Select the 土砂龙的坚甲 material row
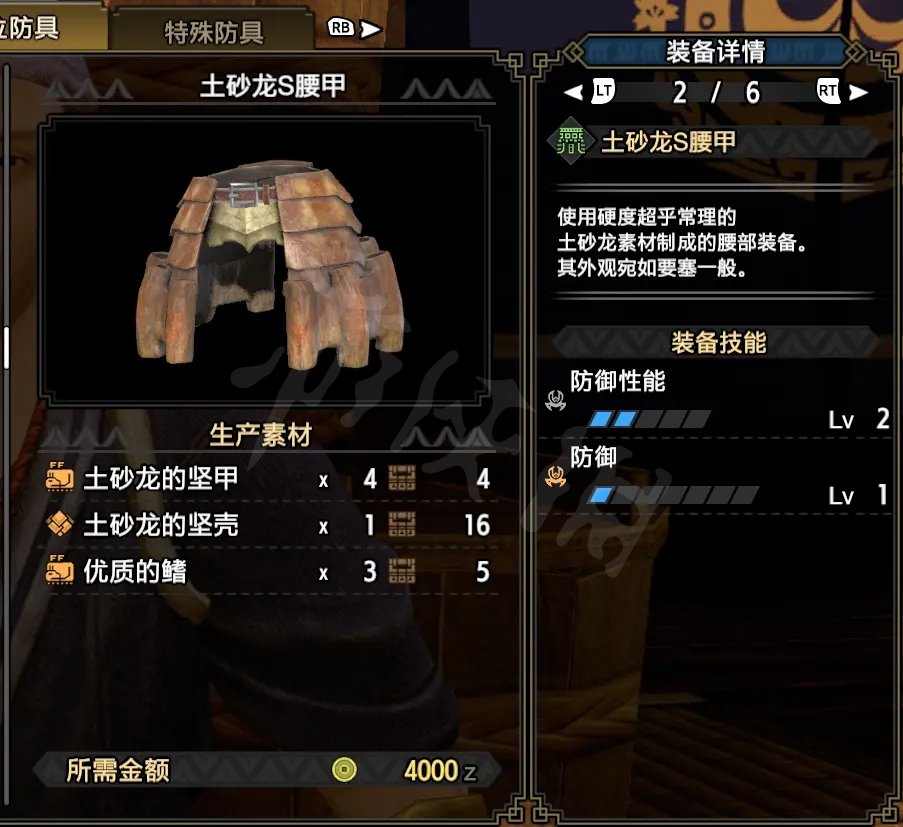903x827 pixels. [268, 479]
